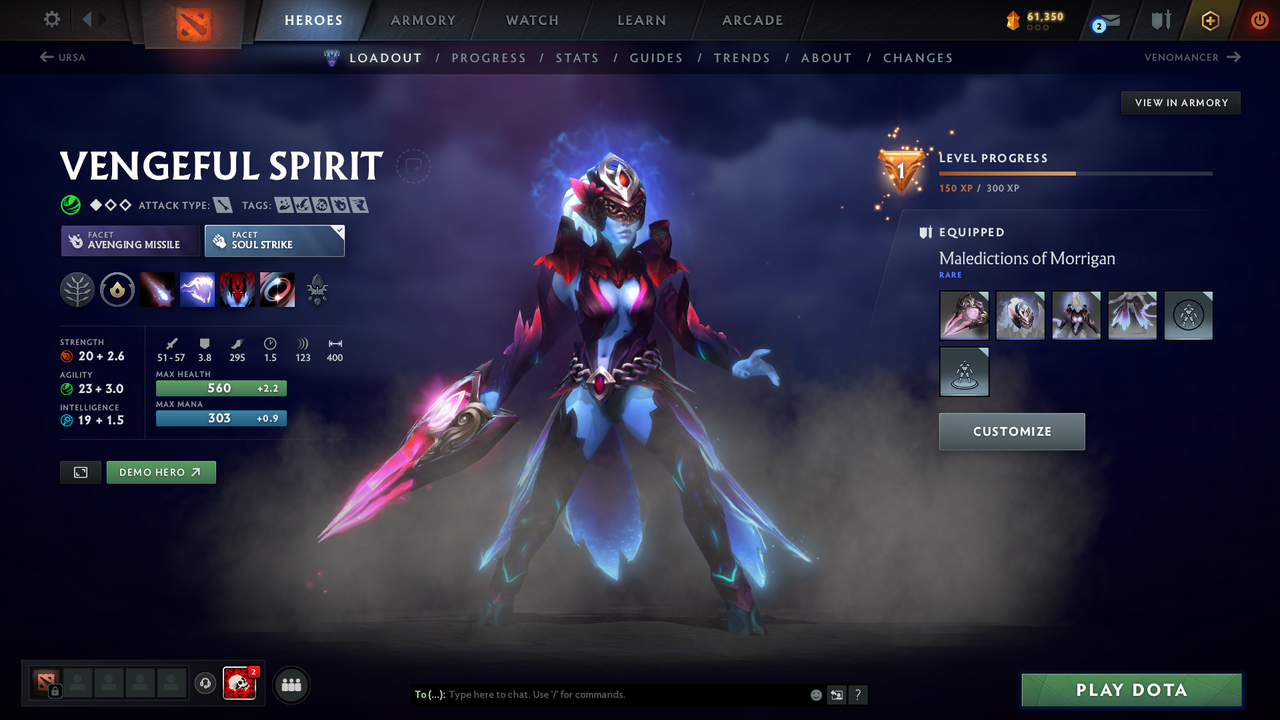The image size is (1280, 720).
Task: Select the Avenging Missile facet
Action: pyautogui.click(x=130, y=241)
